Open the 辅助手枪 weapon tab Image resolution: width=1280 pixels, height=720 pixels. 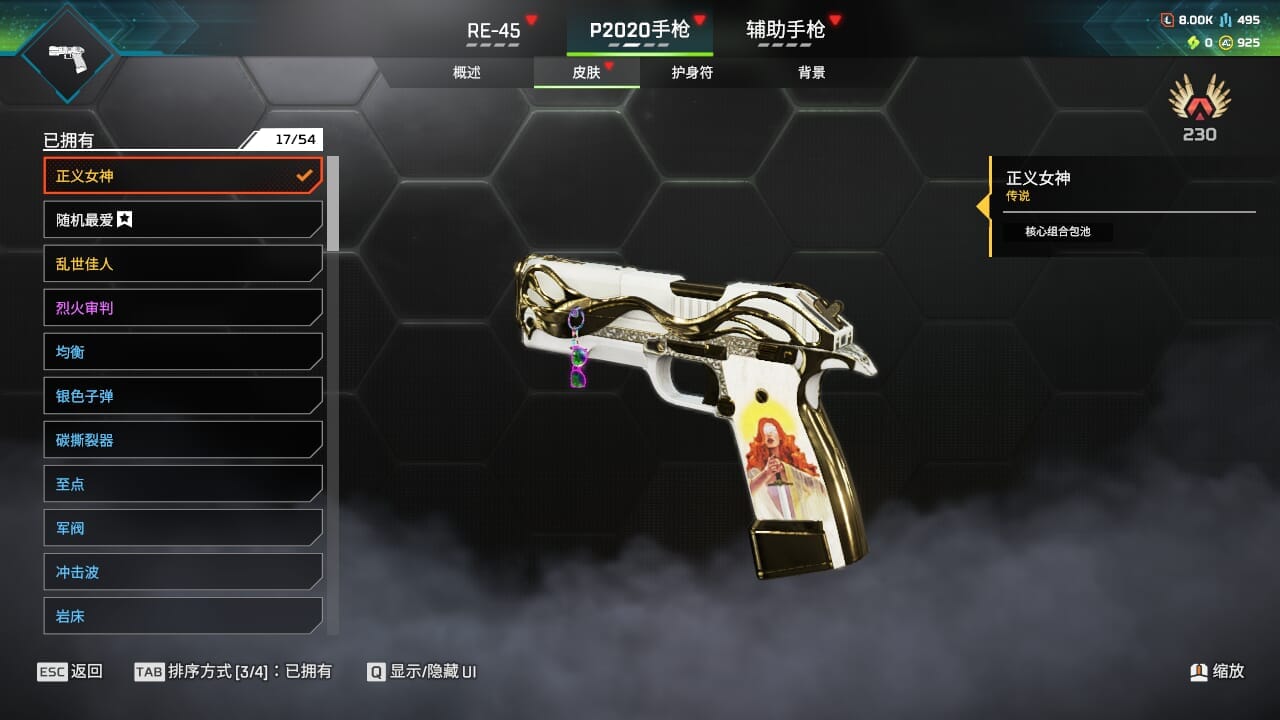pyautogui.click(x=786, y=30)
